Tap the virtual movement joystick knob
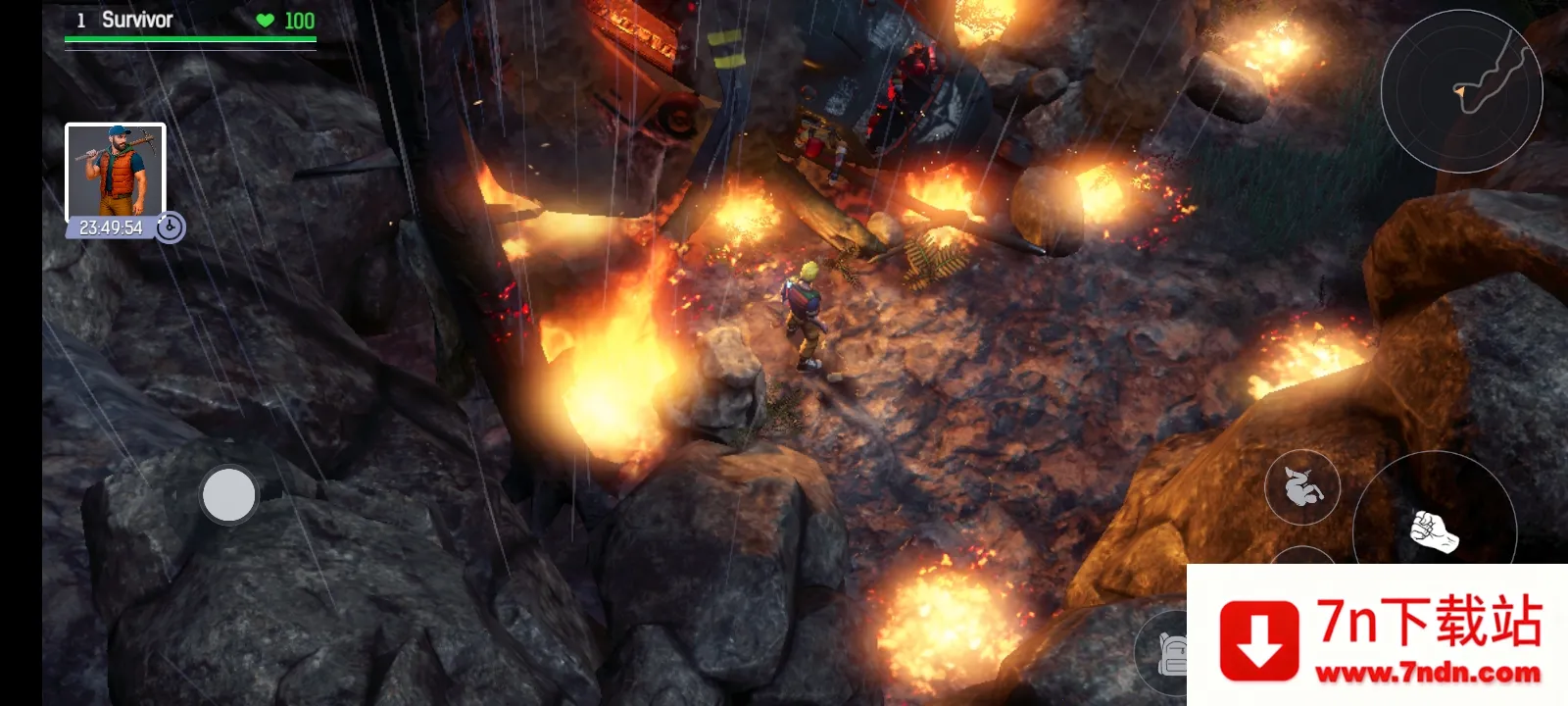Viewport: 1568px width, 706px height. (x=228, y=494)
